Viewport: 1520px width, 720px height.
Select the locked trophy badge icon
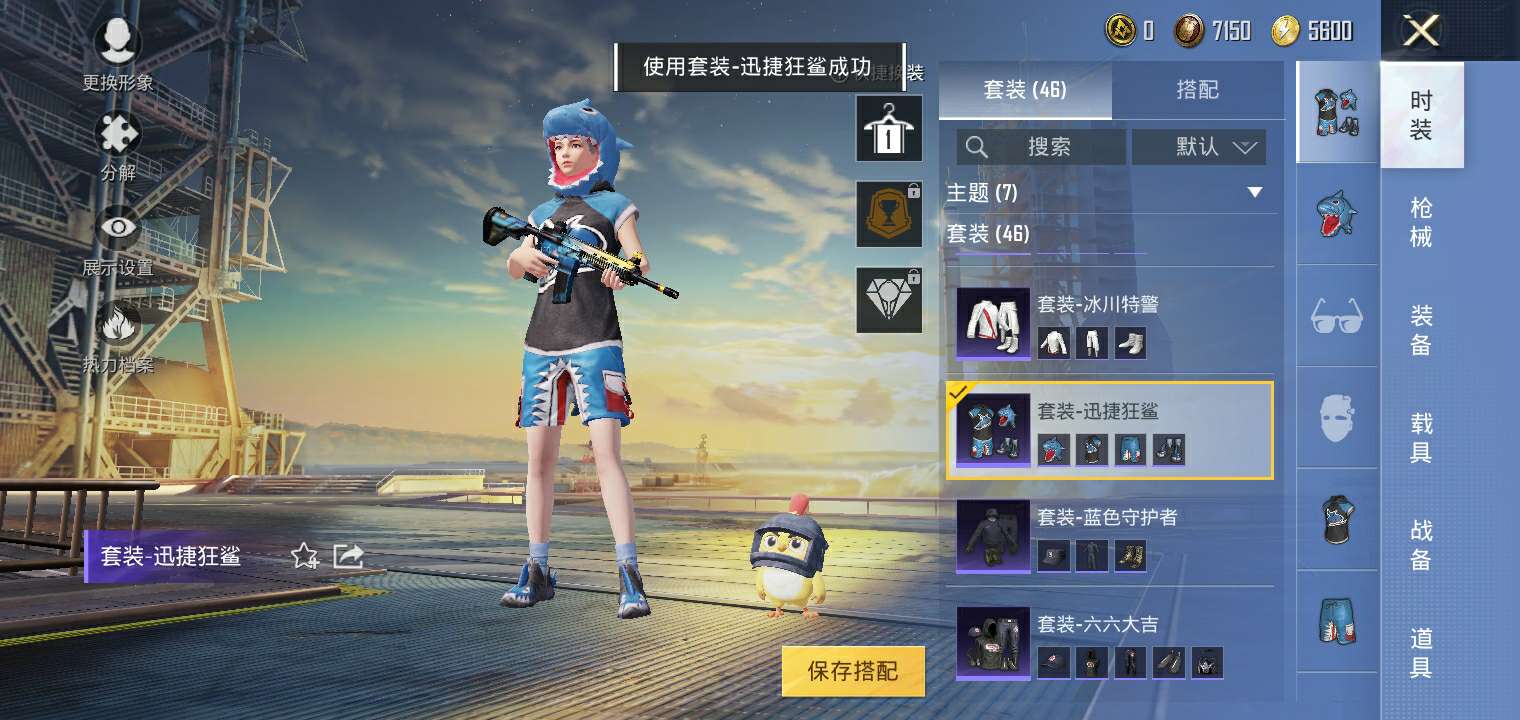click(x=888, y=214)
